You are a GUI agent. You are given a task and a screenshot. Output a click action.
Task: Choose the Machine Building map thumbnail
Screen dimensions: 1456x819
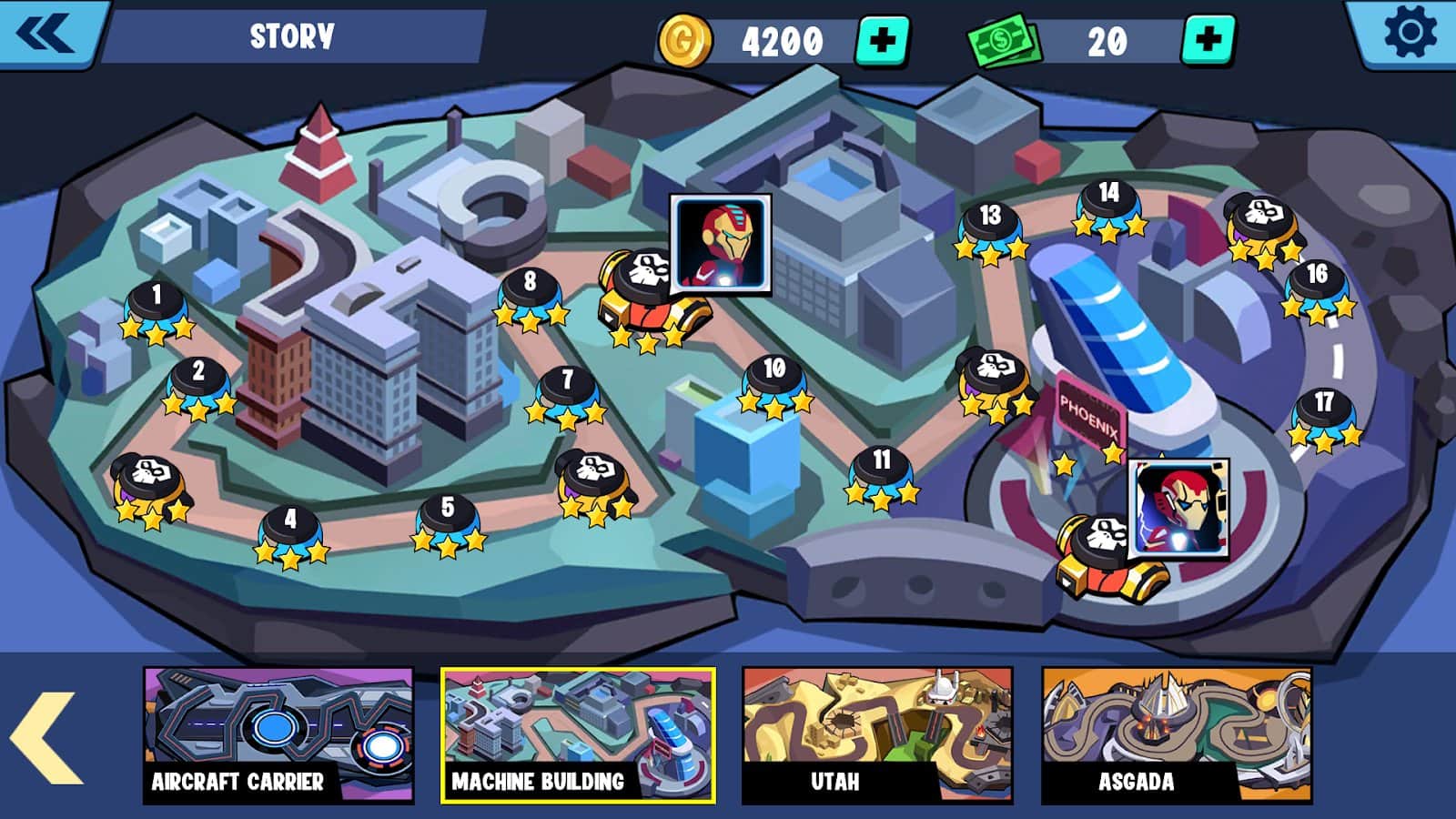click(578, 735)
